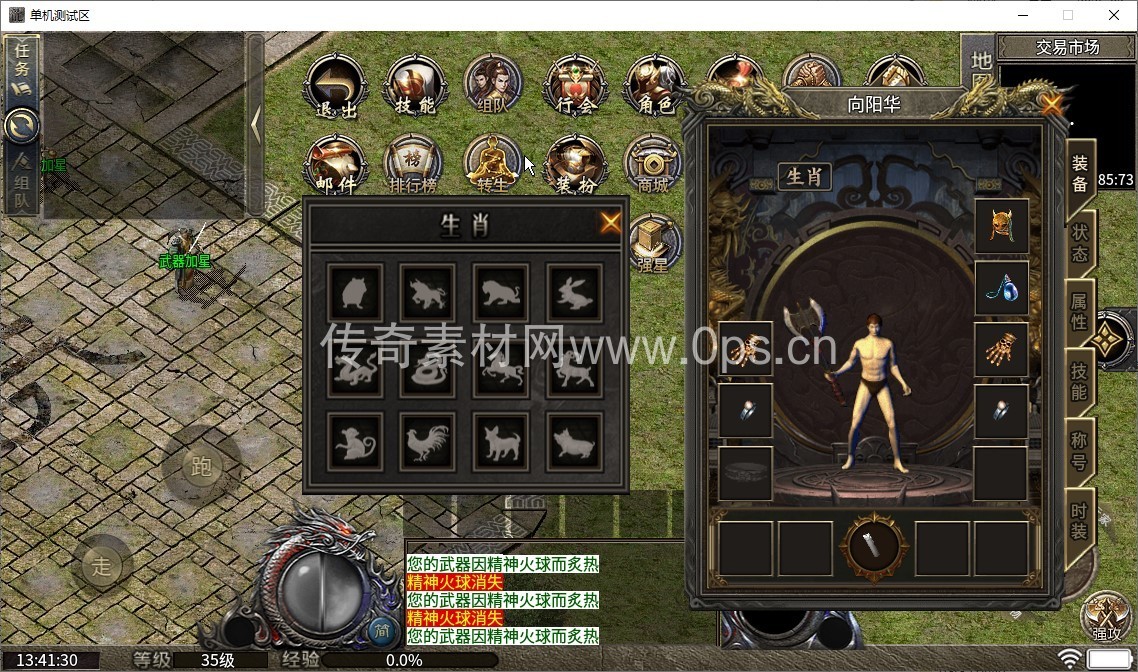Screen dimensions: 1138x672
Task: Switch to the 状态 status tab
Action: pos(1080,241)
